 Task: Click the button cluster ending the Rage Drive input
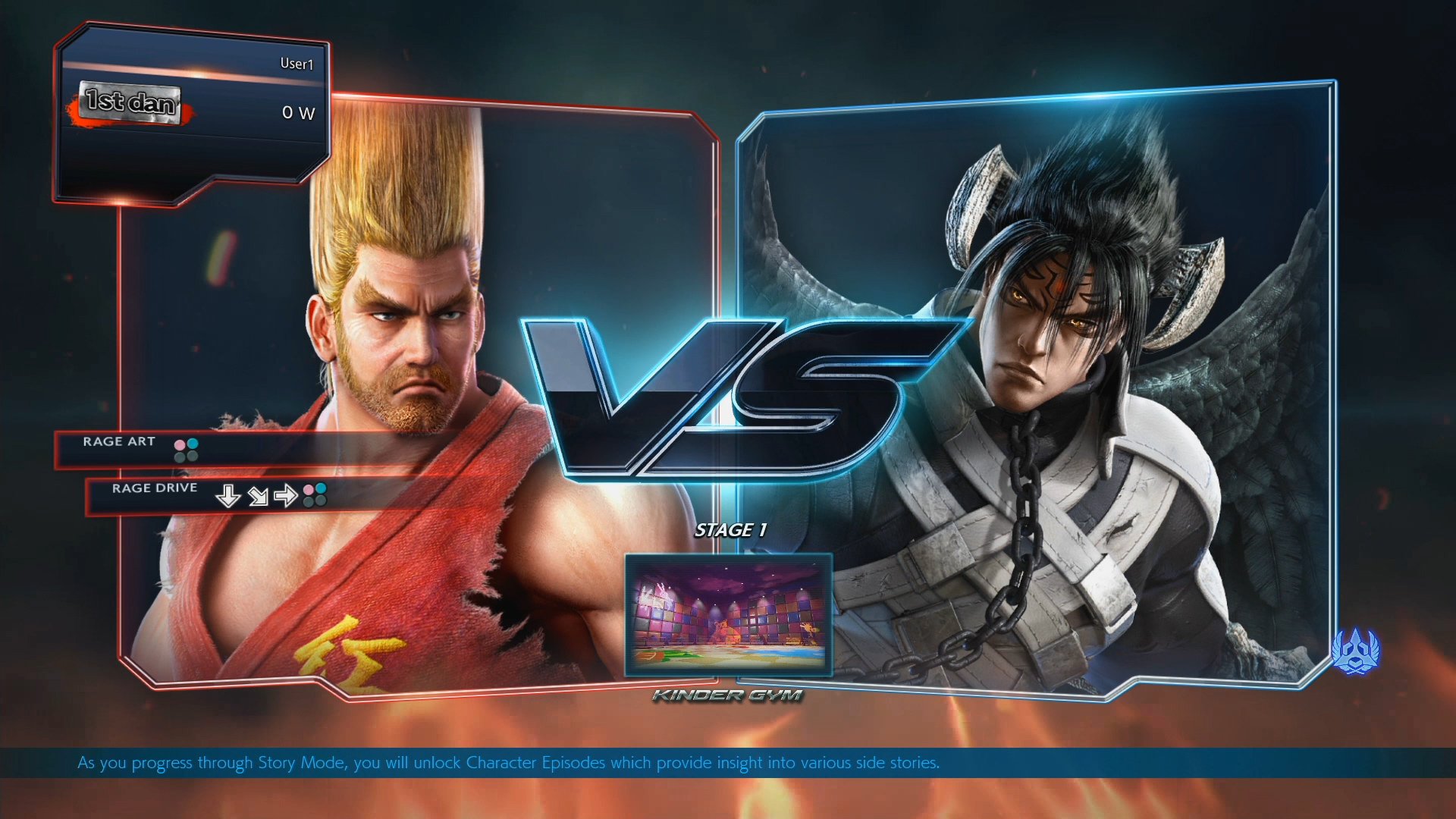pyautogui.click(x=313, y=494)
